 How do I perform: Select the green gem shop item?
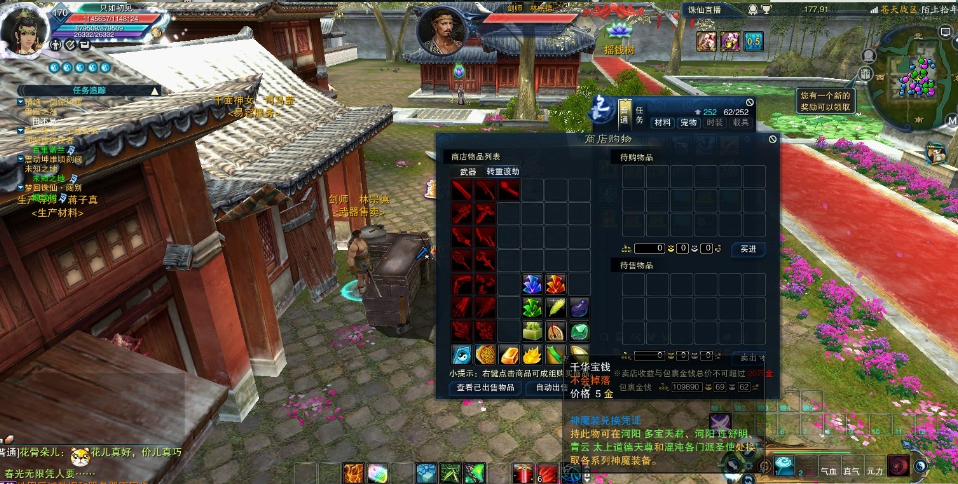click(x=580, y=331)
